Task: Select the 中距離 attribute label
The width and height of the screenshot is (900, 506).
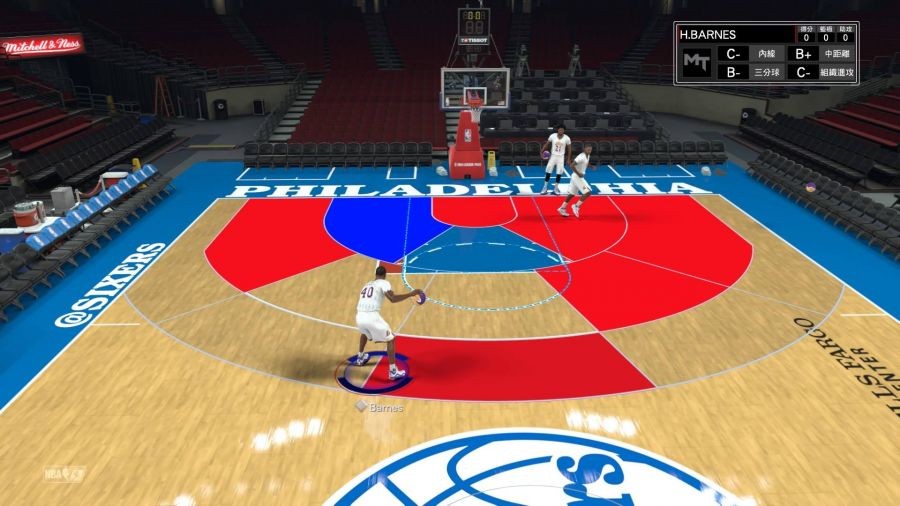Action: tap(836, 54)
